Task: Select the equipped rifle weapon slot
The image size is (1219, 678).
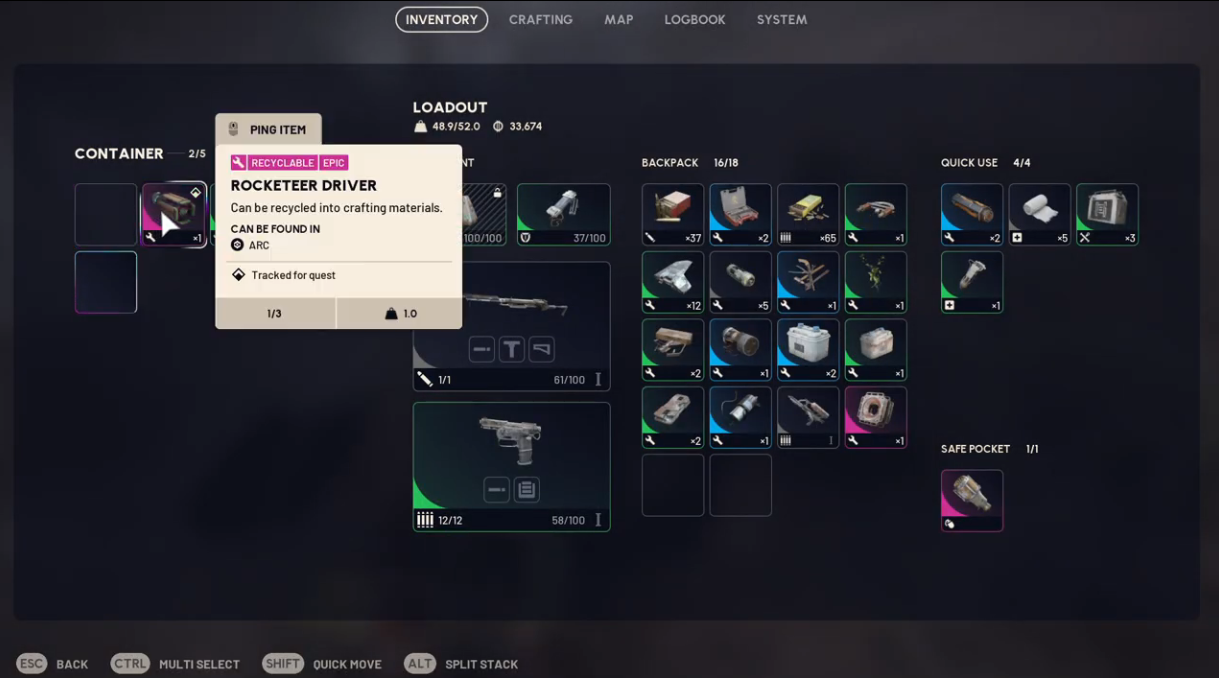Action: click(511, 326)
